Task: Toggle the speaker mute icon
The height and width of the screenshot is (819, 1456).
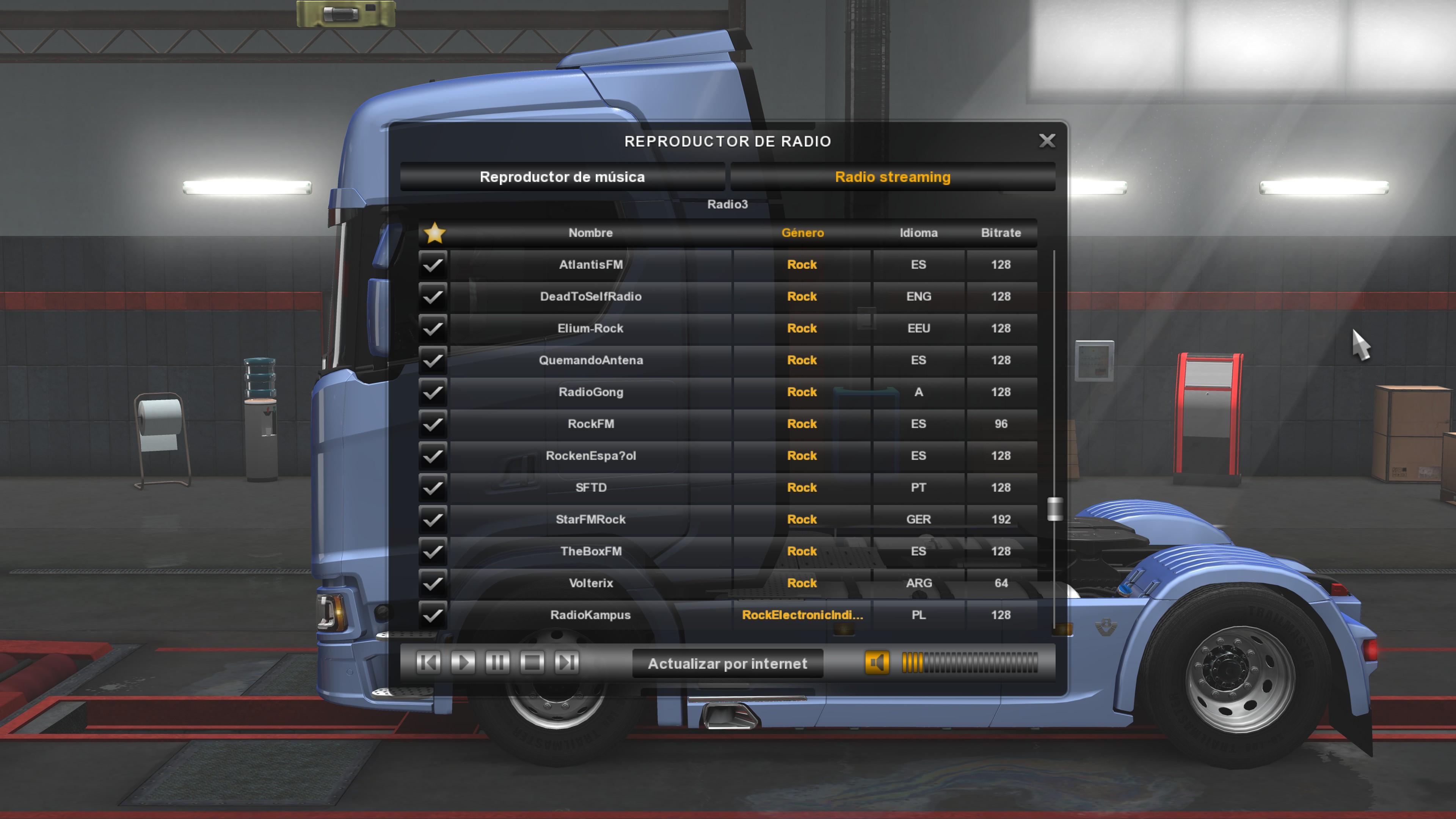Action: 877,662
